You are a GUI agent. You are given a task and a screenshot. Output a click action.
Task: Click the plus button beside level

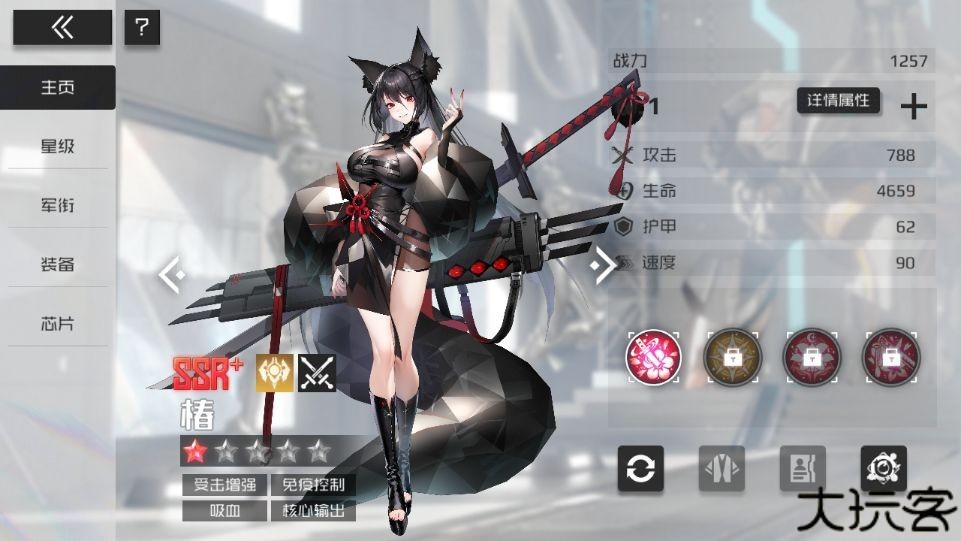coord(914,106)
